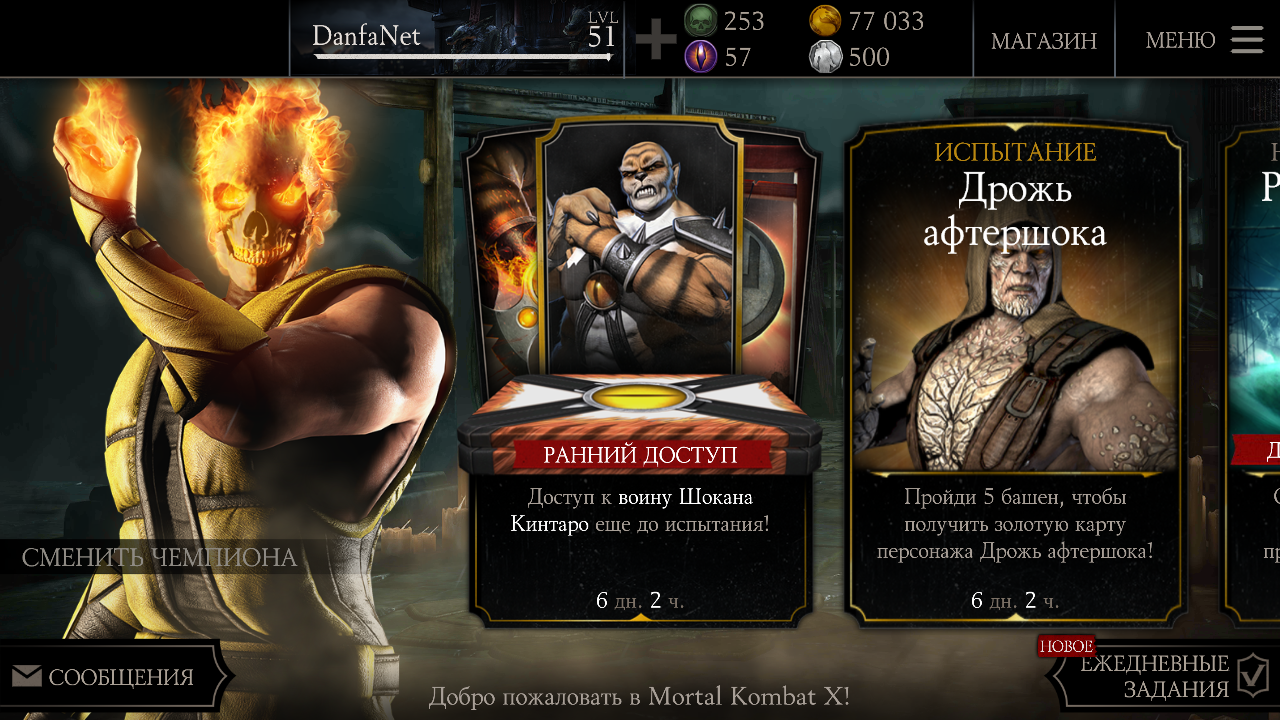This screenshot has width=1280, height=720.
Task: Open the Магазин shop
Action: click(x=1043, y=40)
